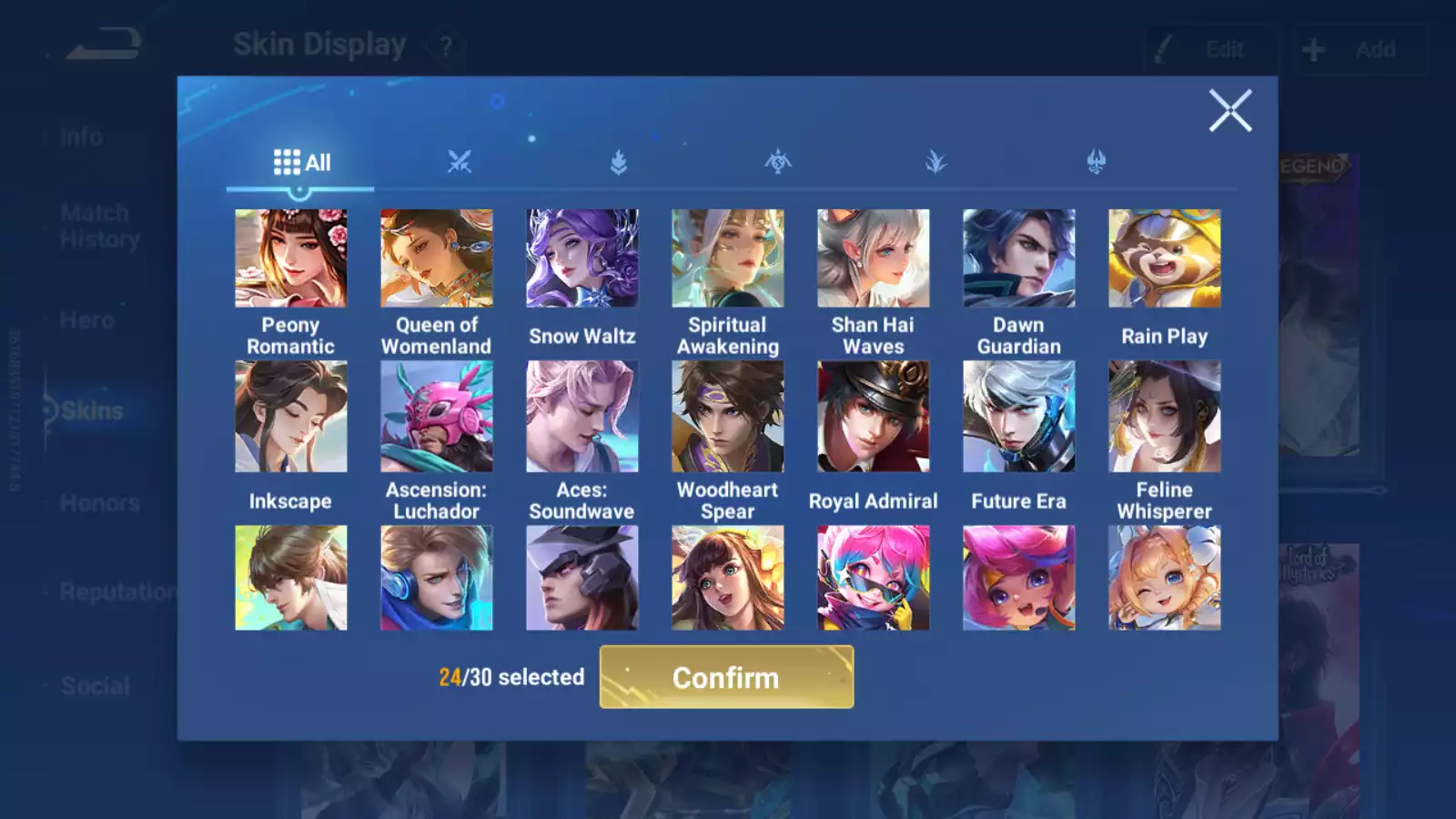1456x819 pixels.
Task: Confirm the skin selection
Action: point(726,677)
